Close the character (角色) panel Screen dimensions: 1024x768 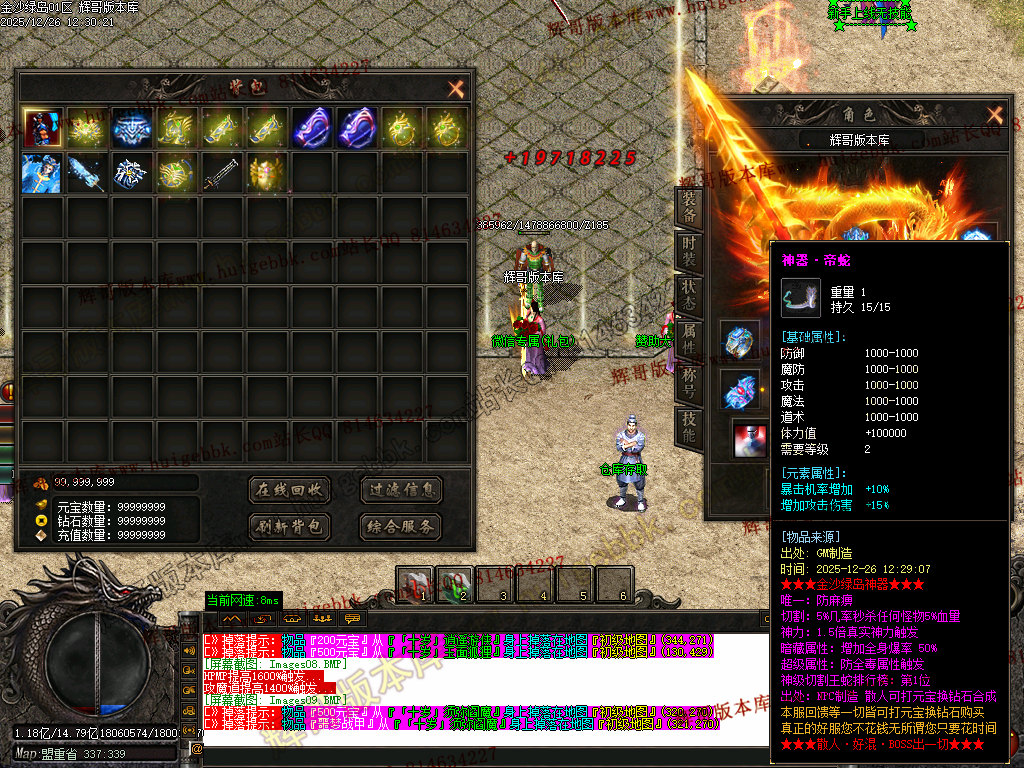click(994, 115)
